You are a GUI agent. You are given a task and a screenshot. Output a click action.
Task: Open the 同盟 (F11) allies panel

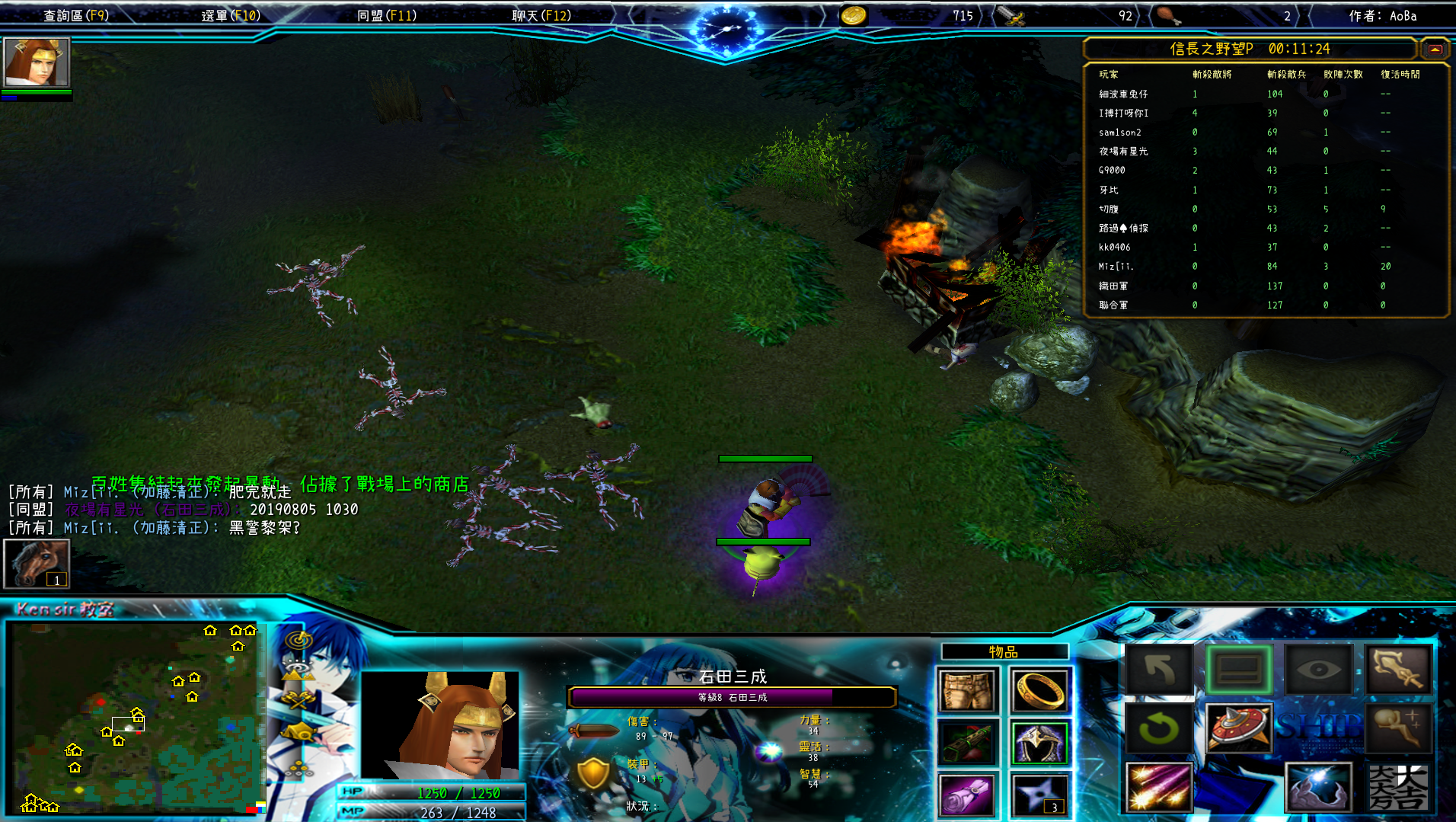tap(387, 15)
